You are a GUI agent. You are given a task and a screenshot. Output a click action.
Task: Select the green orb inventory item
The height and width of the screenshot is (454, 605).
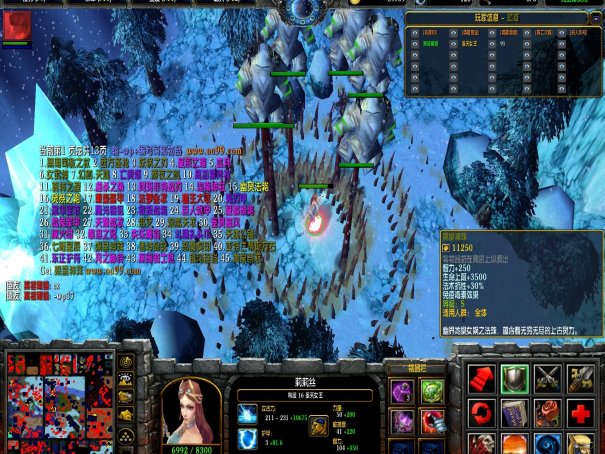tap(432, 391)
